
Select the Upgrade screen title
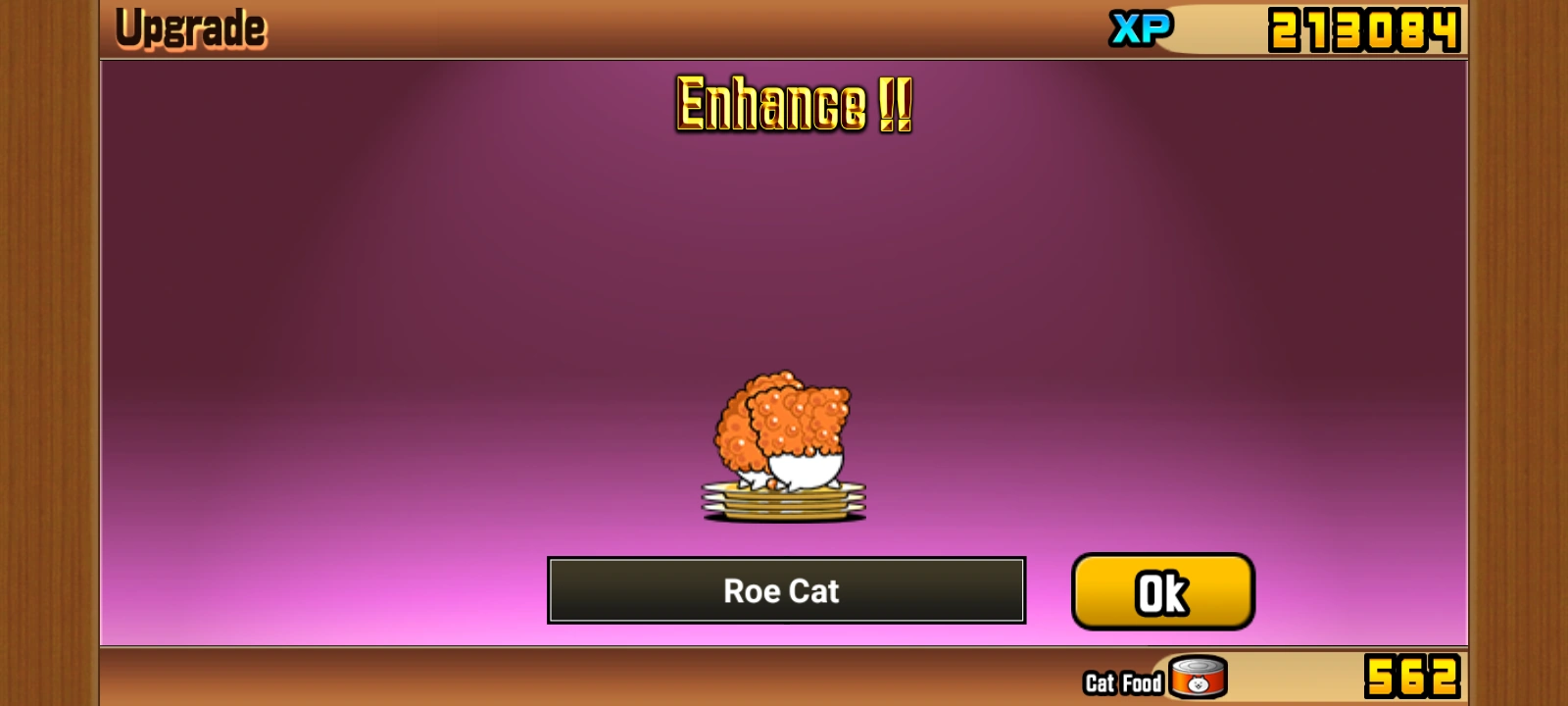coord(190,26)
